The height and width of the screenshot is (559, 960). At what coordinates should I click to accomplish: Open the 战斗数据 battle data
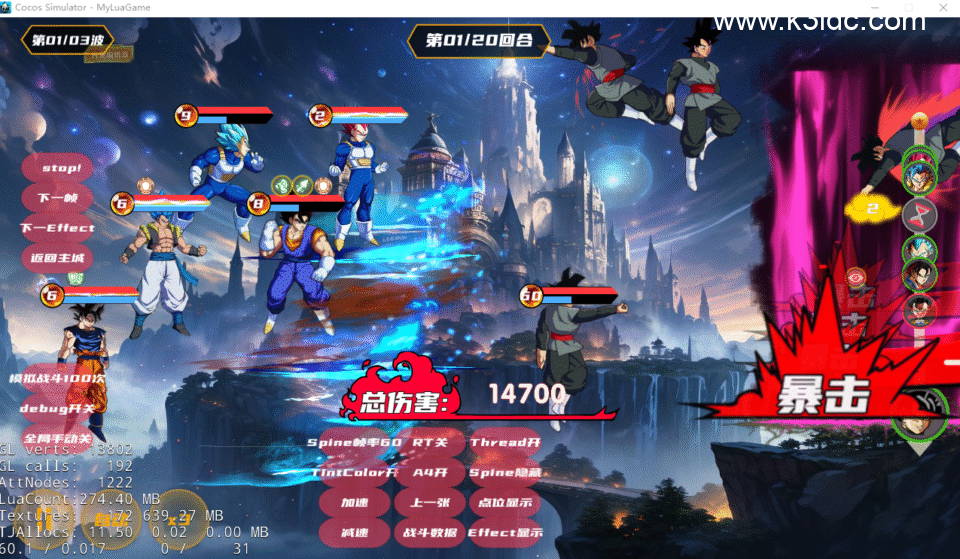tap(430, 533)
